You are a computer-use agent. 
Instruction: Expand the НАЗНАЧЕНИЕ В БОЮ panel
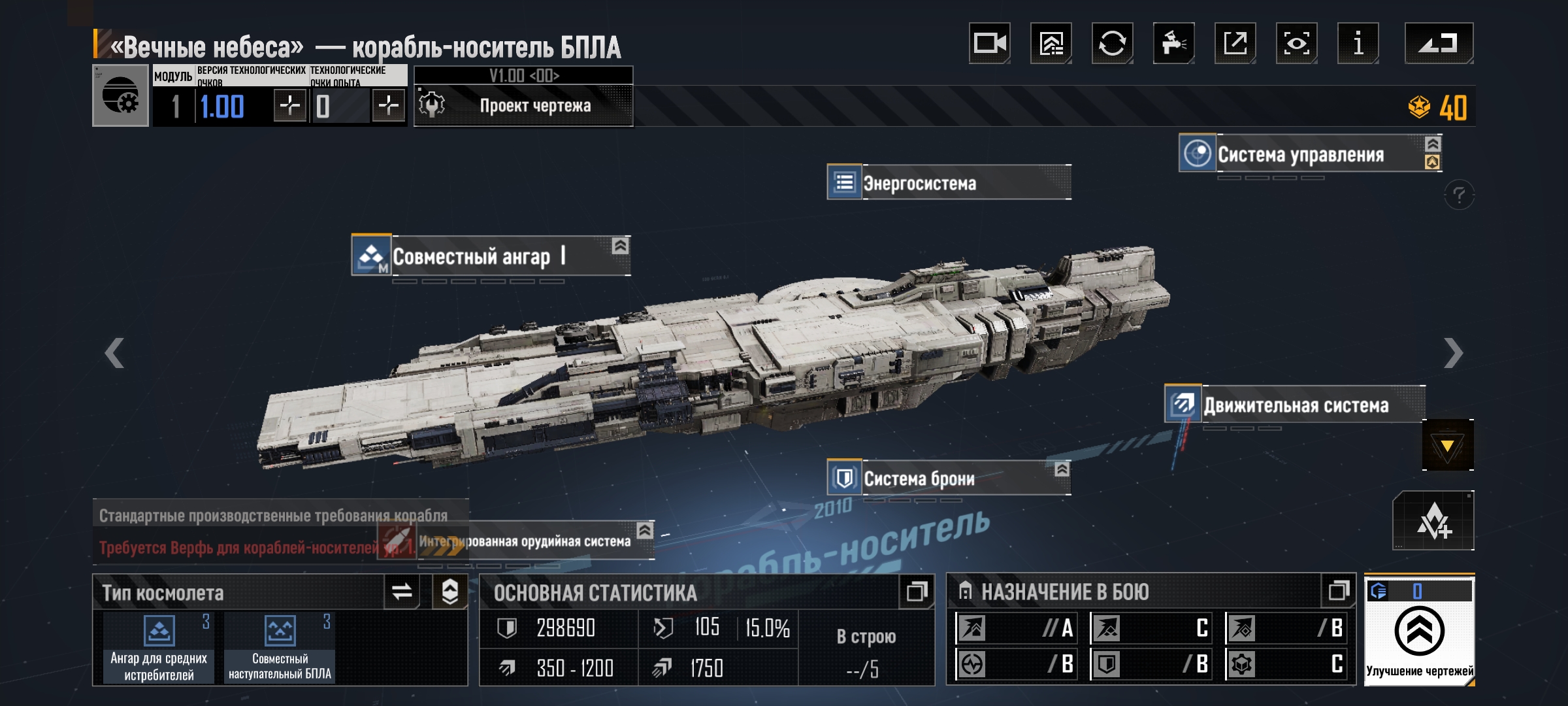pyautogui.click(x=1338, y=591)
